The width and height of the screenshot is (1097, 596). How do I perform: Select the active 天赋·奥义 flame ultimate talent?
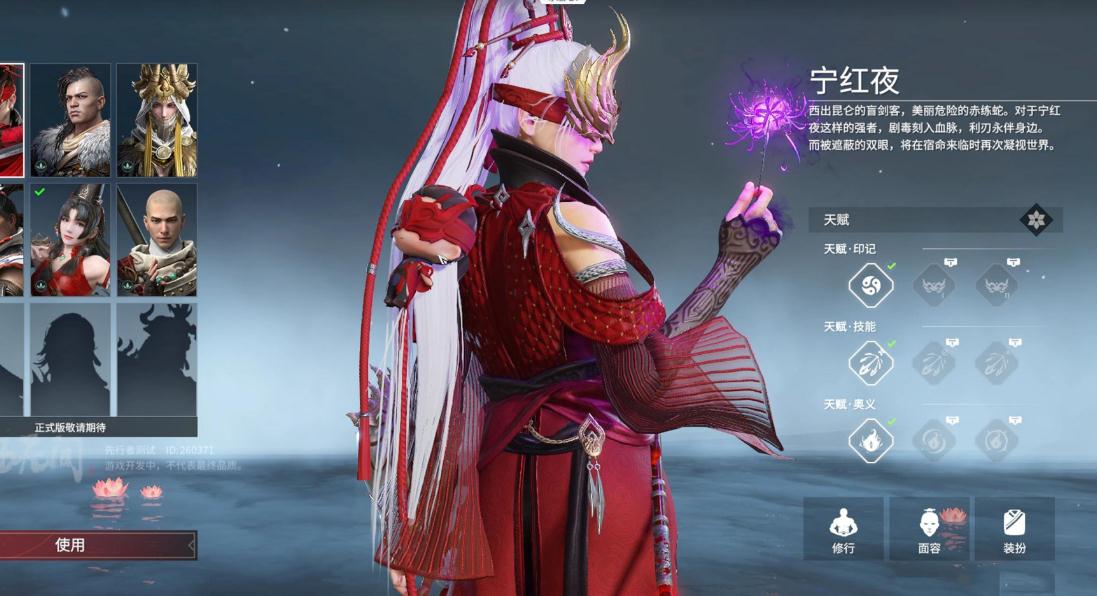870,440
